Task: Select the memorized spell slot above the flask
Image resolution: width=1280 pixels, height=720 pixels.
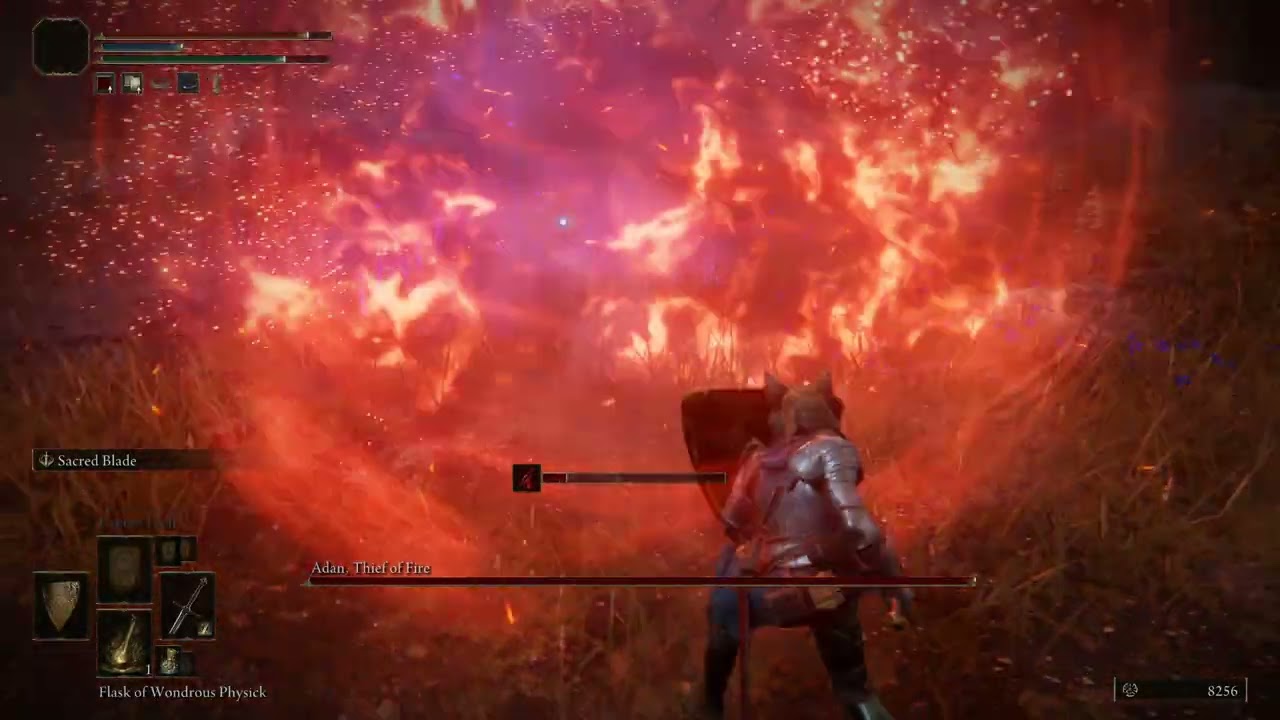Action: point(124,569)
